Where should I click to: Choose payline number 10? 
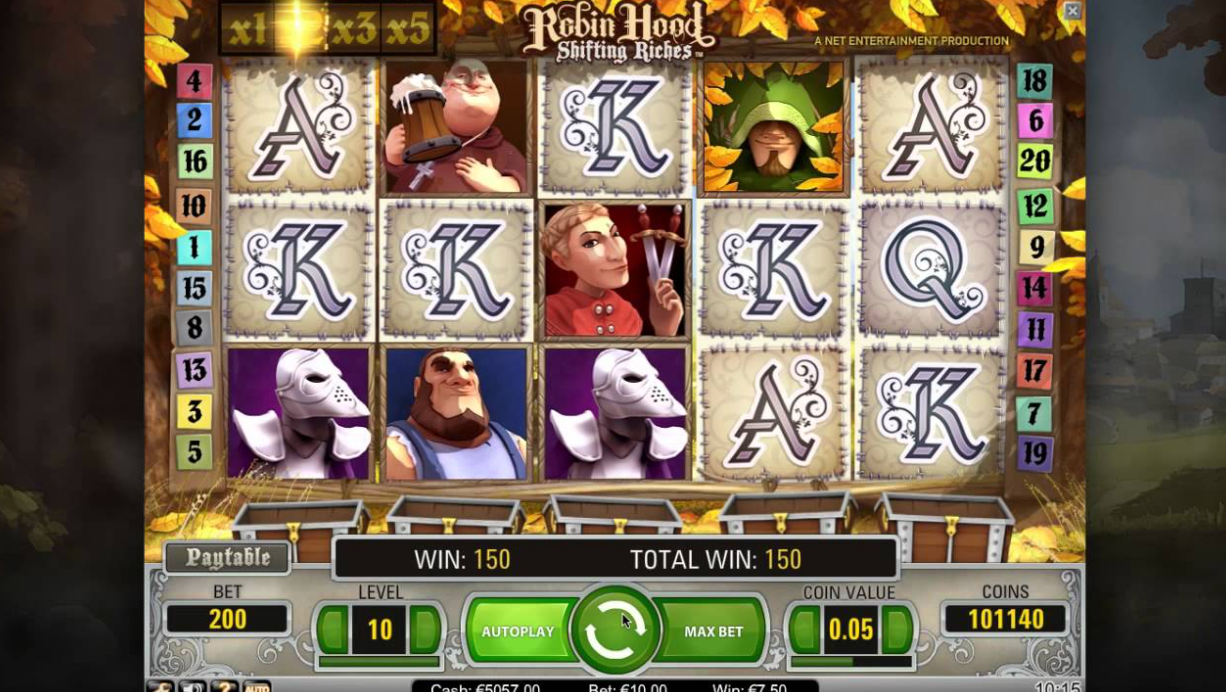tap(194, 205)
